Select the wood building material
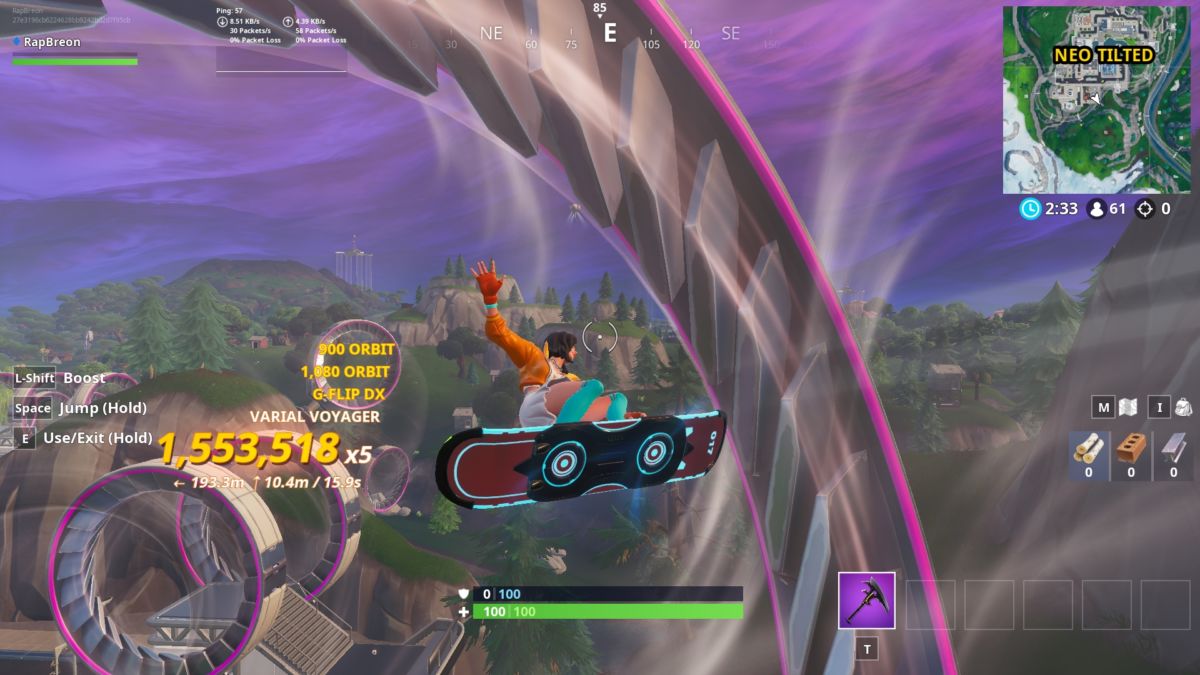1200x675 pixels. point(1088,449)
